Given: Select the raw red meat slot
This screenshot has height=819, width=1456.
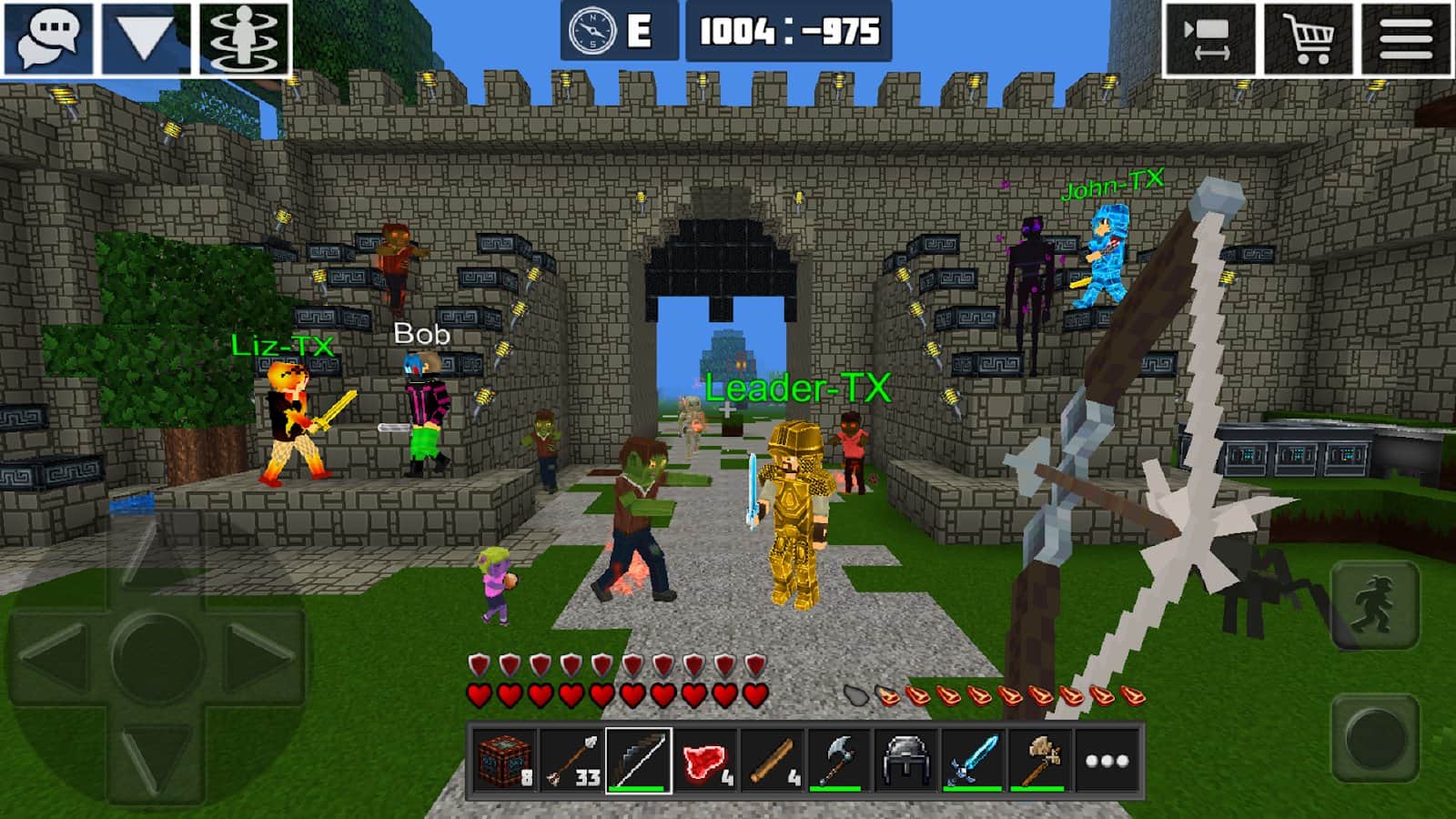Looking at the screenshot, I should [x=705, y=761].
